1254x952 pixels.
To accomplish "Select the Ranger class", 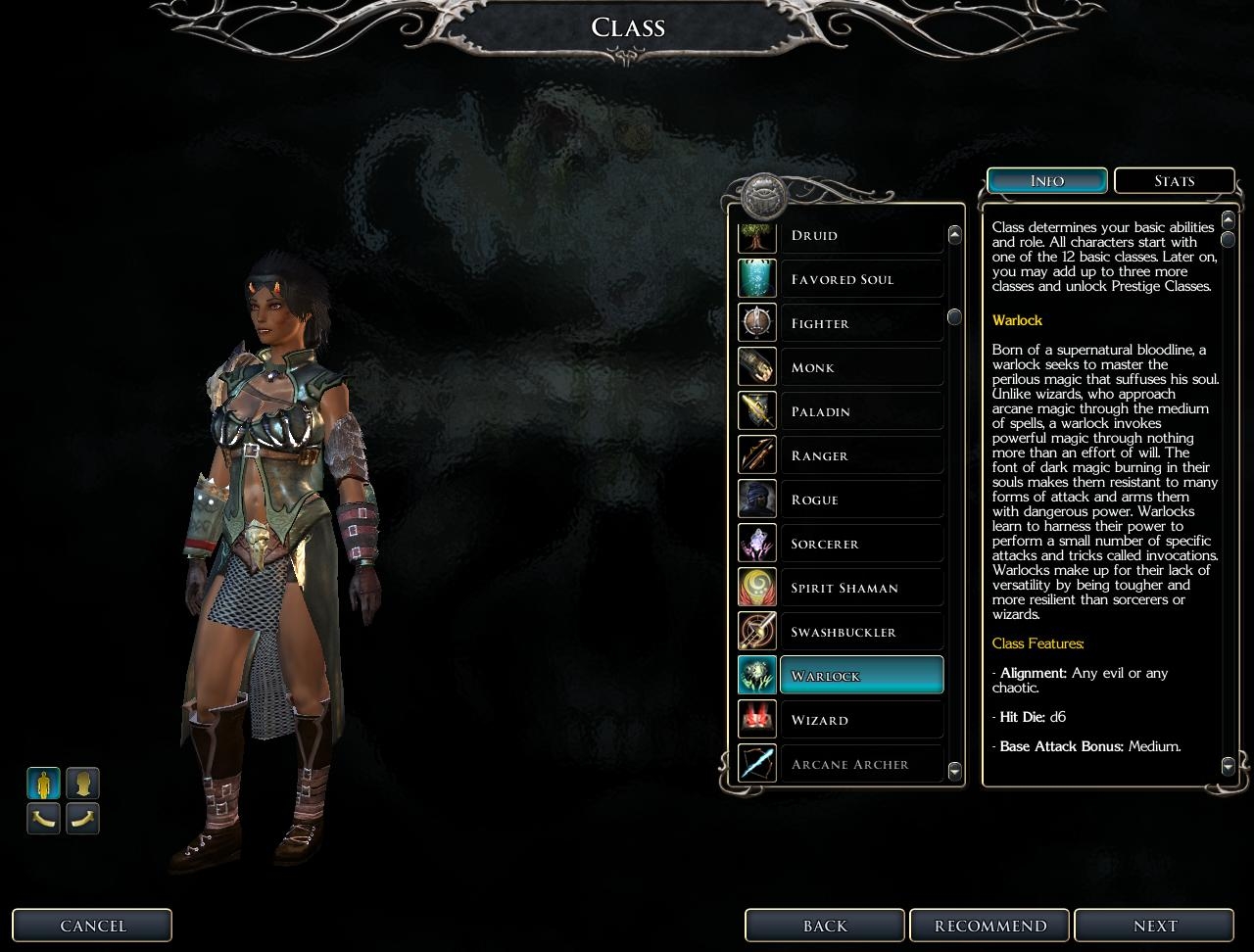I will click(860, 456).
